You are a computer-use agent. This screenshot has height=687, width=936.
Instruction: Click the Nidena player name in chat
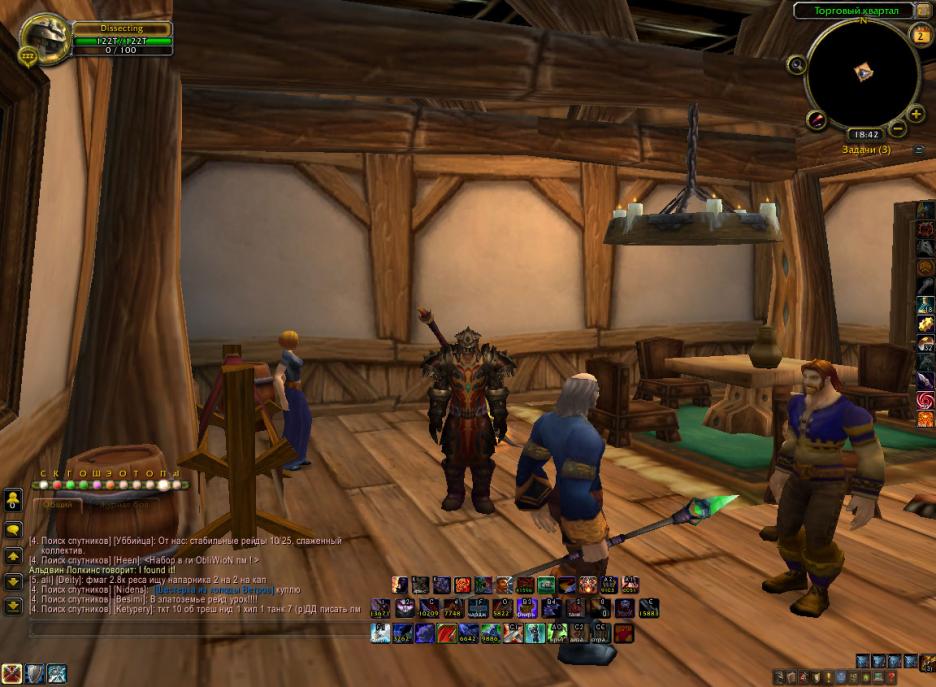click(132, 590)
